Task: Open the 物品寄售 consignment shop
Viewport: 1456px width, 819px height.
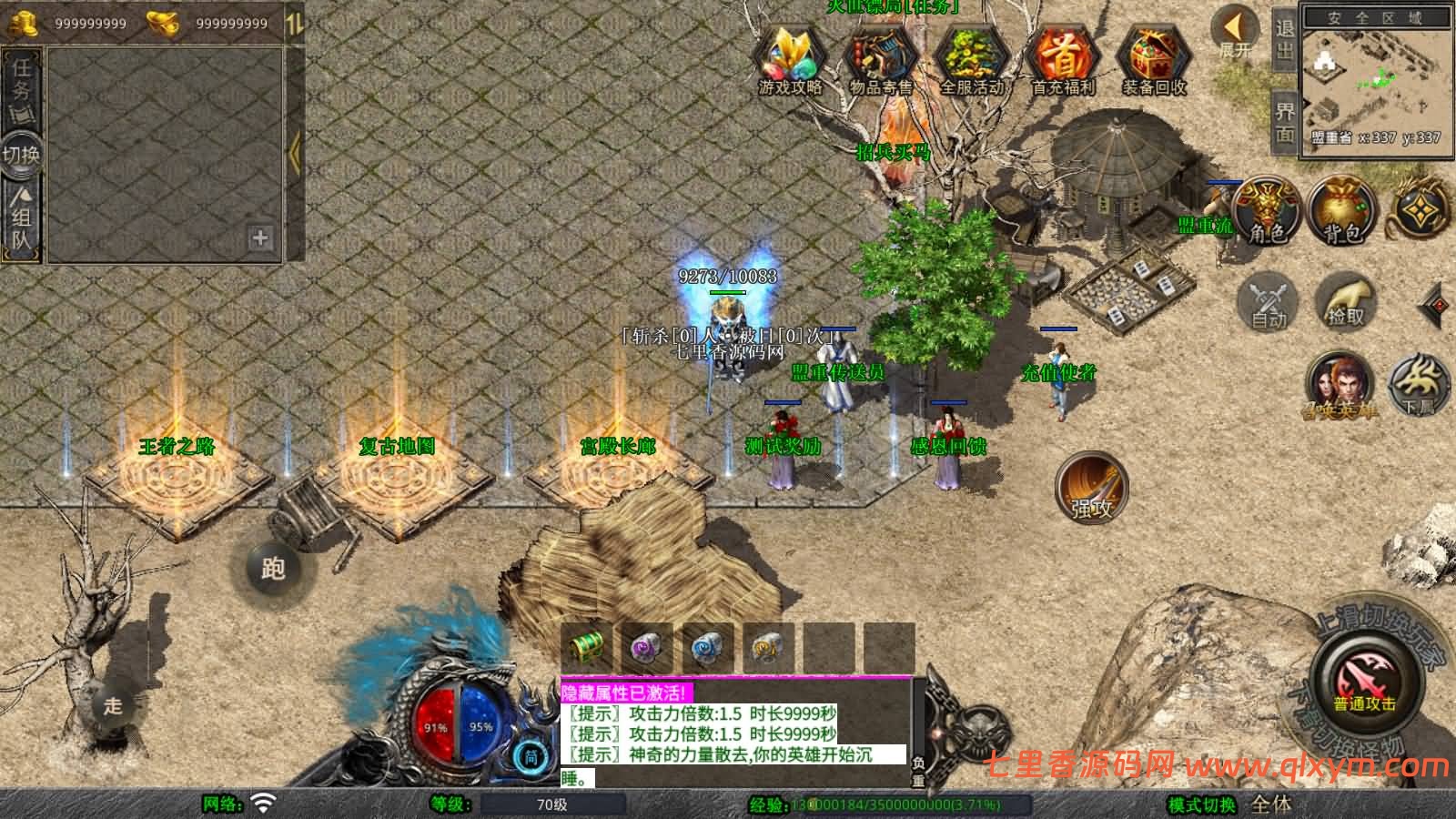Action: 880,58
